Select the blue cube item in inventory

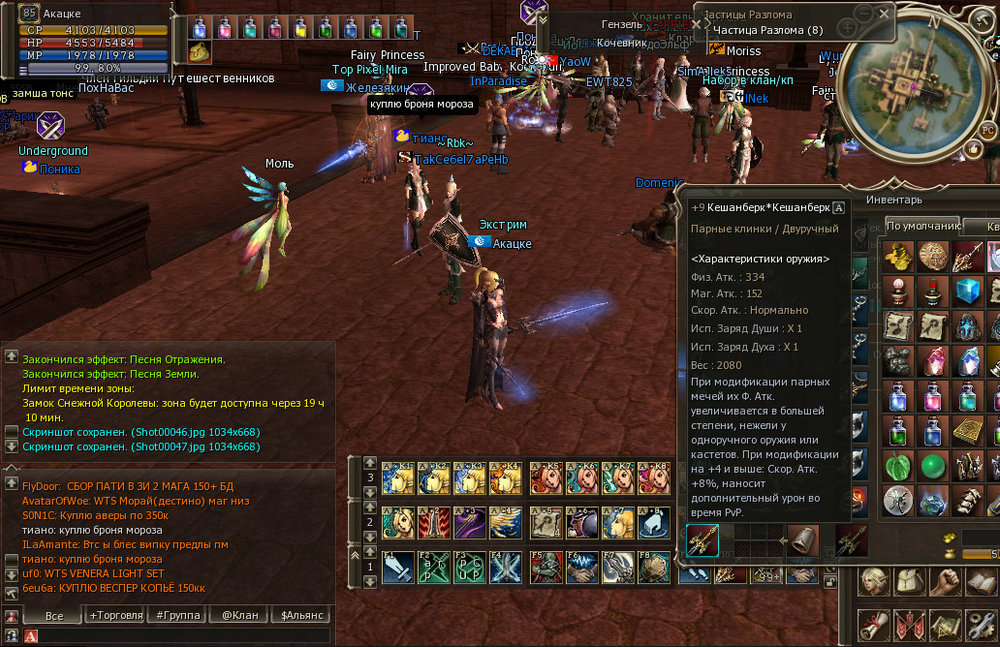click(x=965, y=292)
